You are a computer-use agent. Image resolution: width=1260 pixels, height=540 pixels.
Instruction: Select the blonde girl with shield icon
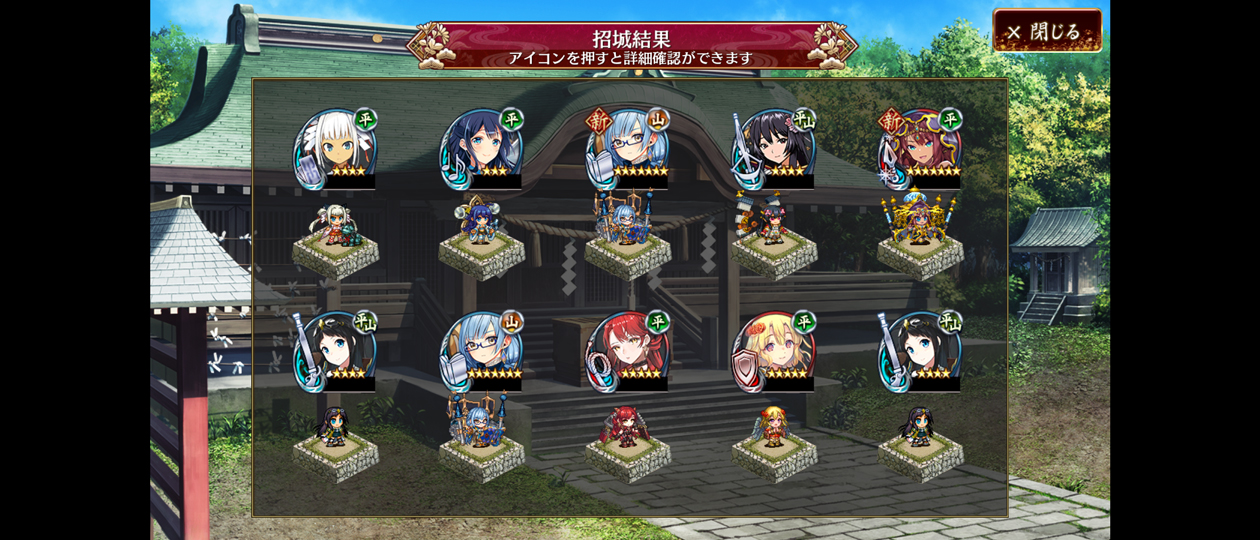774,352
